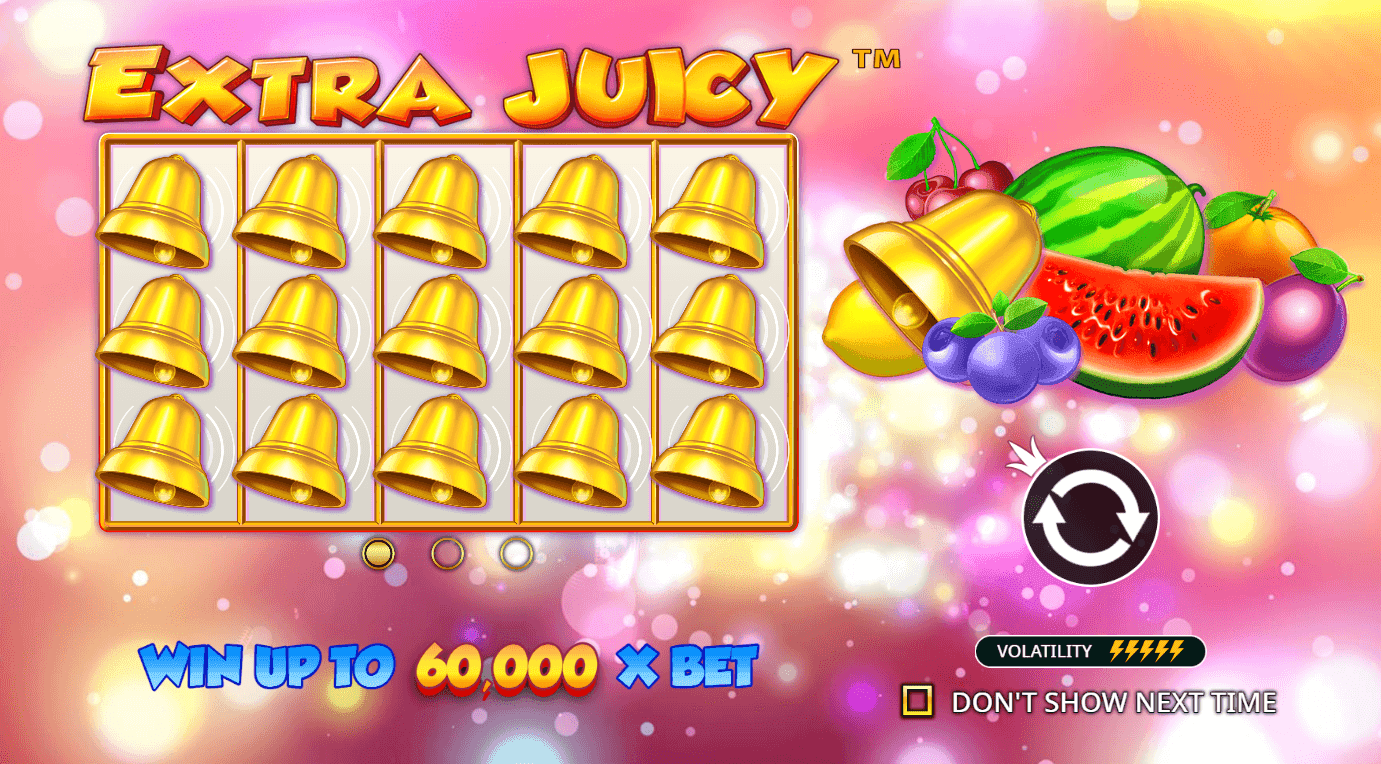Select the middle pagination dot
Image resolution: width=1381 pixels, height=764 pixels.
click(x=448, y=554)
